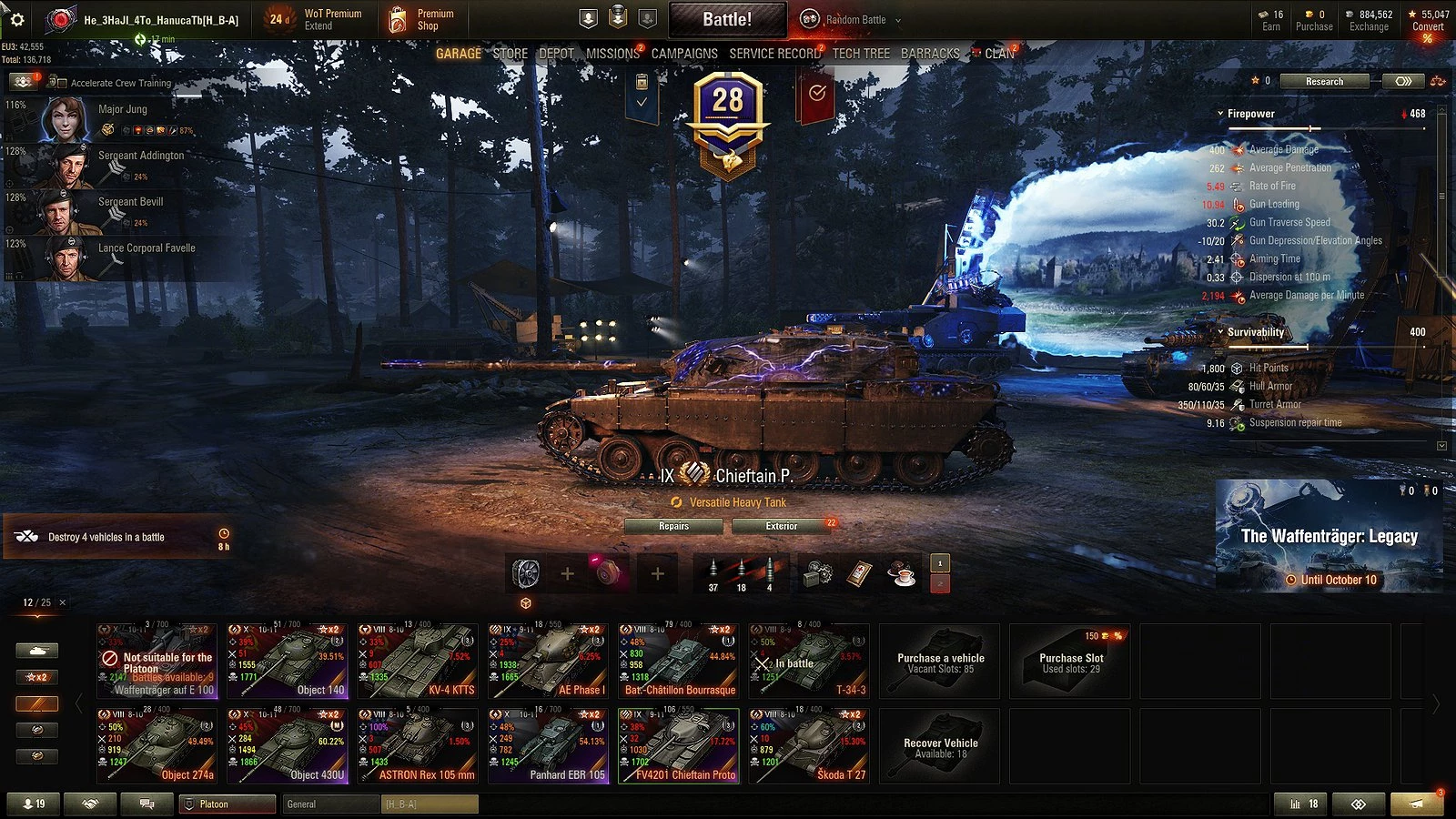Enable the tank type carousel filter
The image size is (1456, 819).
[36, 650]
